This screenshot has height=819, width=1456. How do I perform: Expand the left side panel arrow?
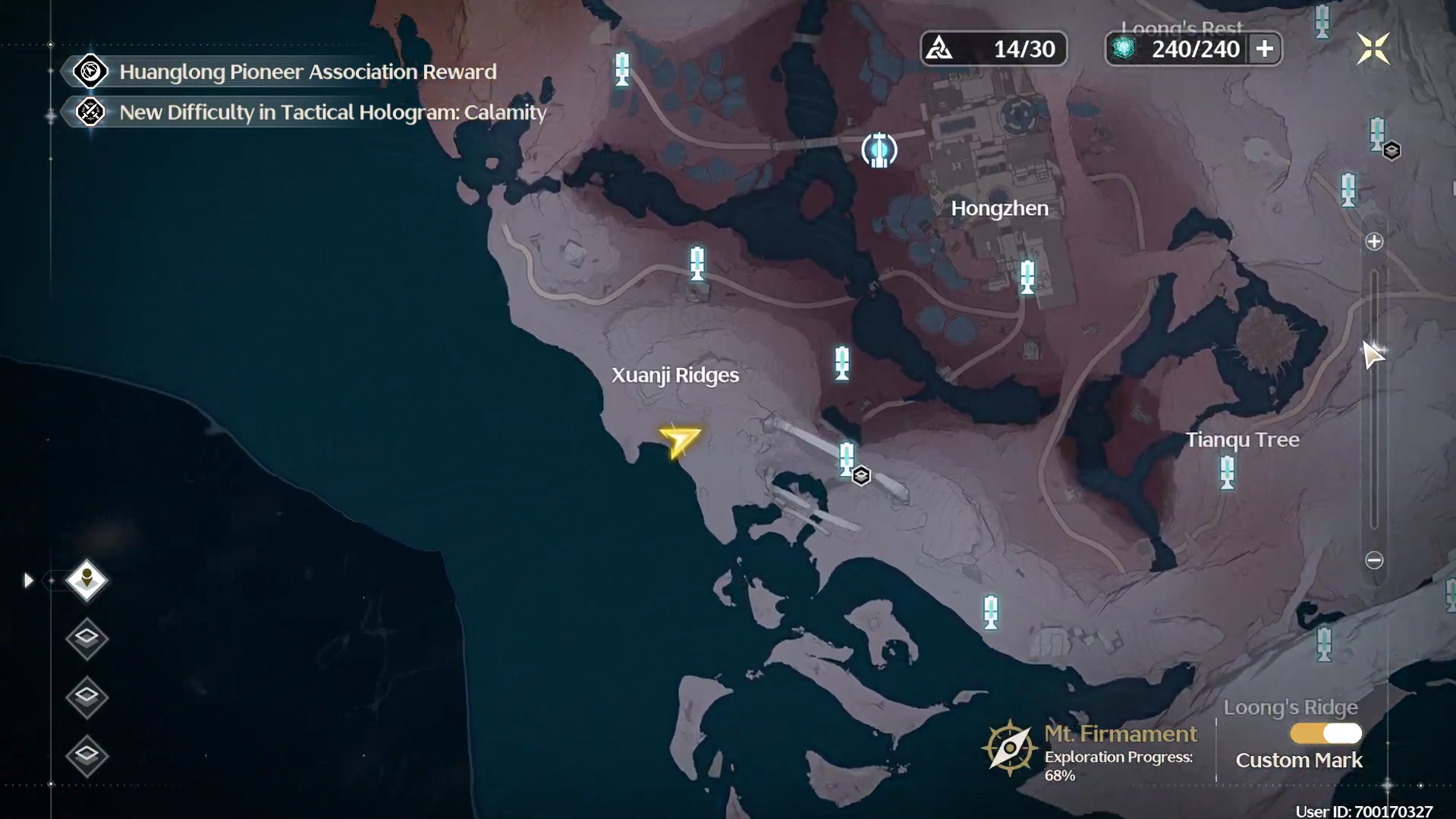(28, 581)
